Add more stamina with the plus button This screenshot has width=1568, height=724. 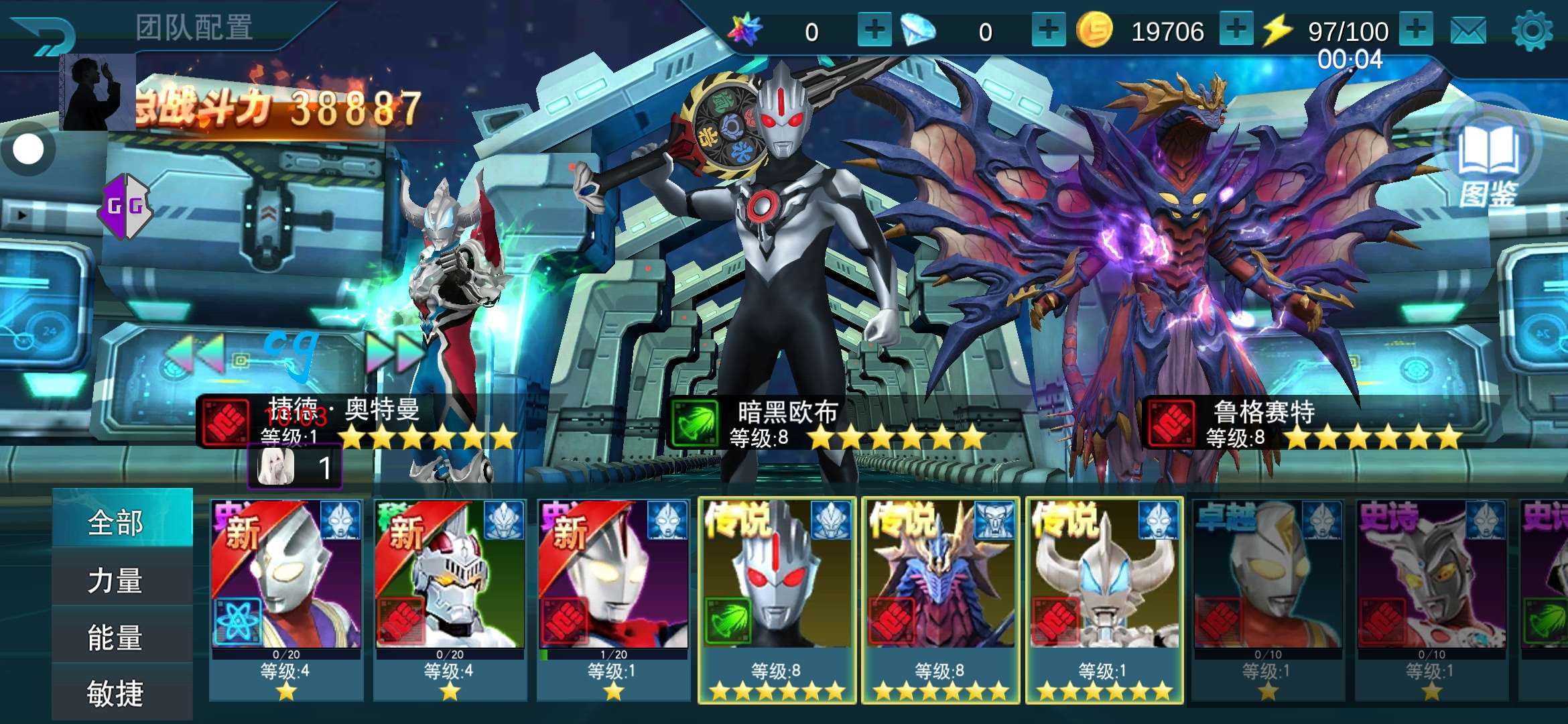click(1415, 29)
